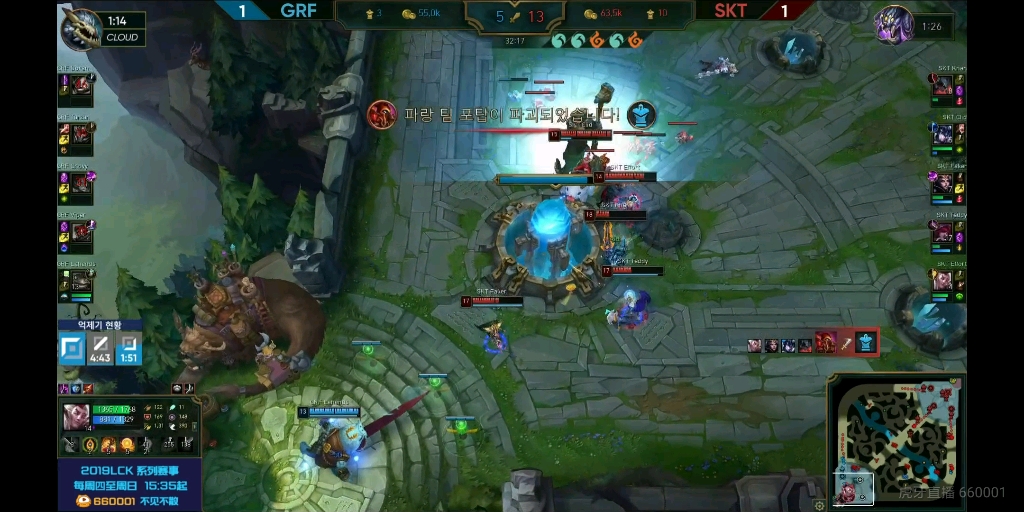Click the turret-destroyed announcement champion icon
This screenshot has height=512, width=1024.
click(381, 114)
